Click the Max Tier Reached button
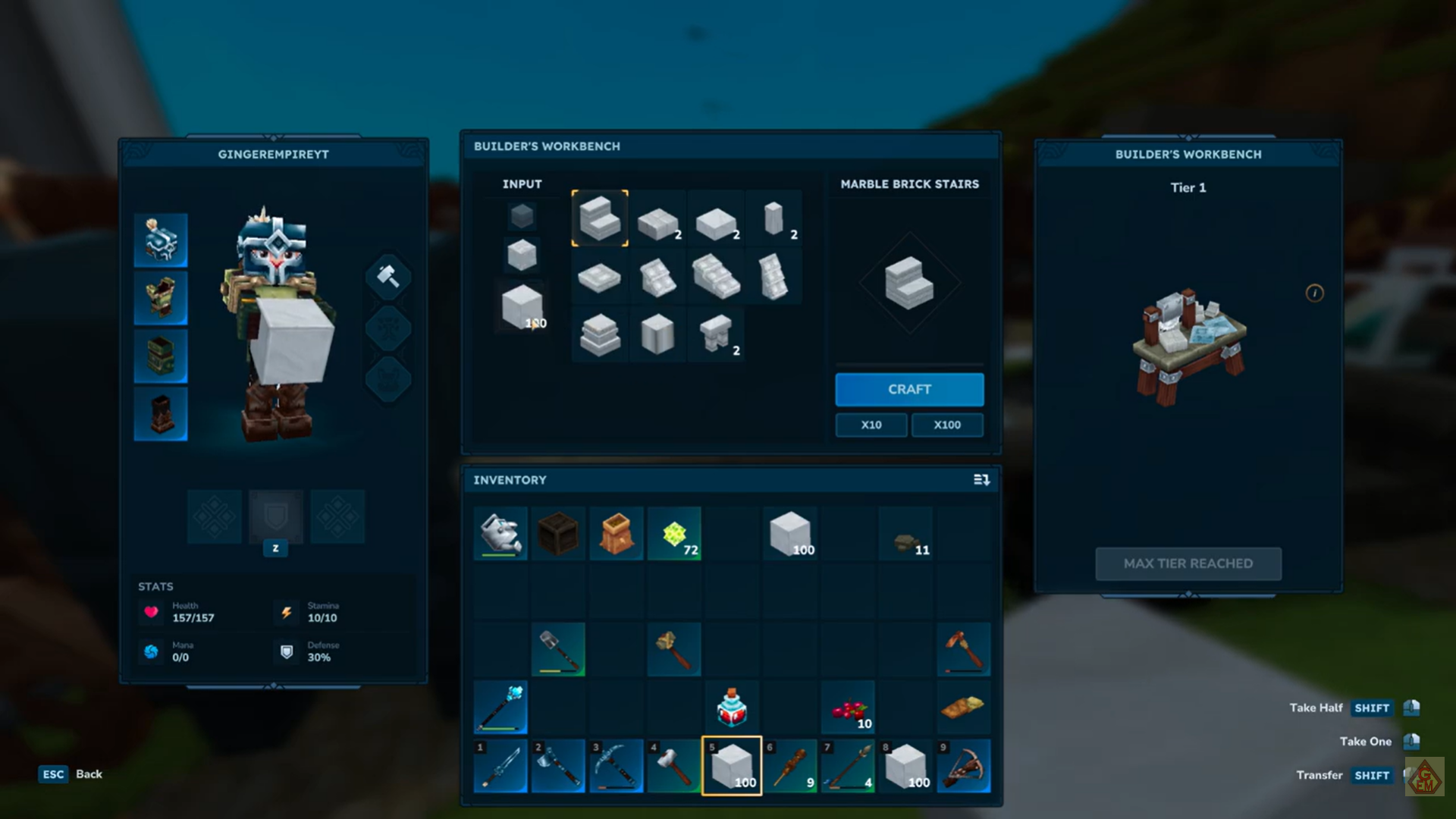Screen dimensions: 1456x819 (1188, 563)
